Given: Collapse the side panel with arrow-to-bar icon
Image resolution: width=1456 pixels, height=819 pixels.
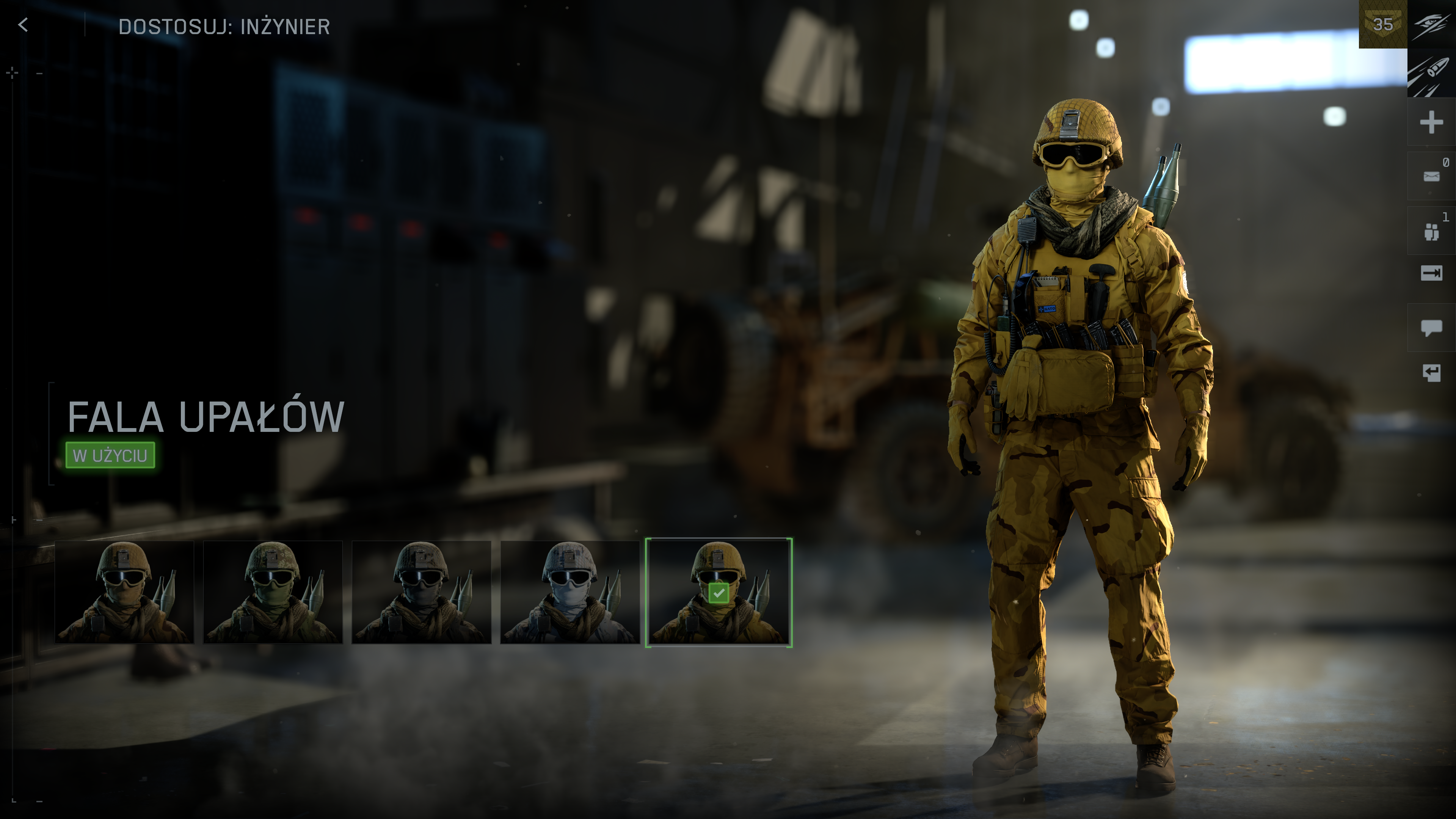Looking at the screenshot, I should tap(1431, 273).
